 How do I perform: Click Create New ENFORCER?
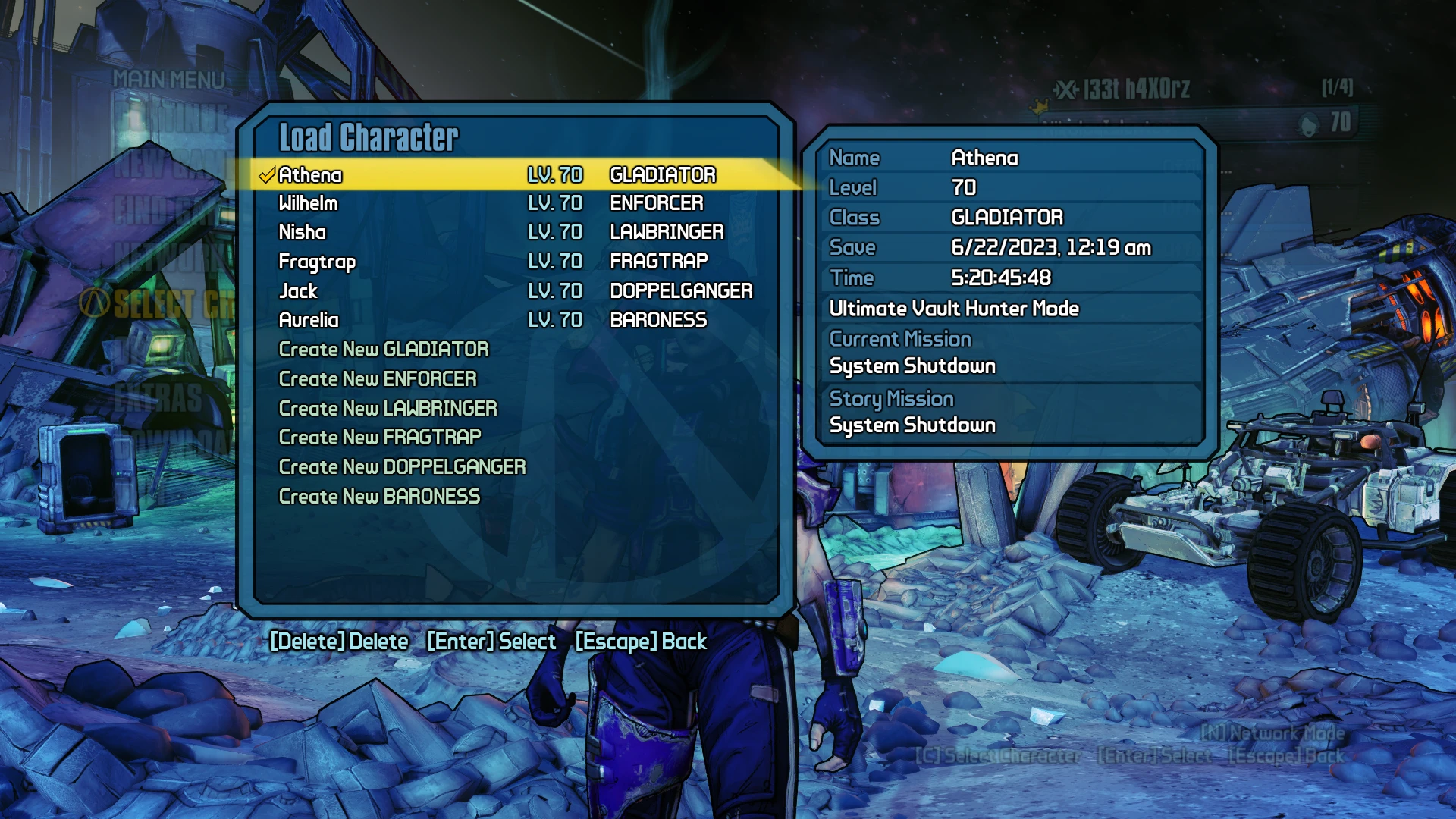[x=378, y=378]
